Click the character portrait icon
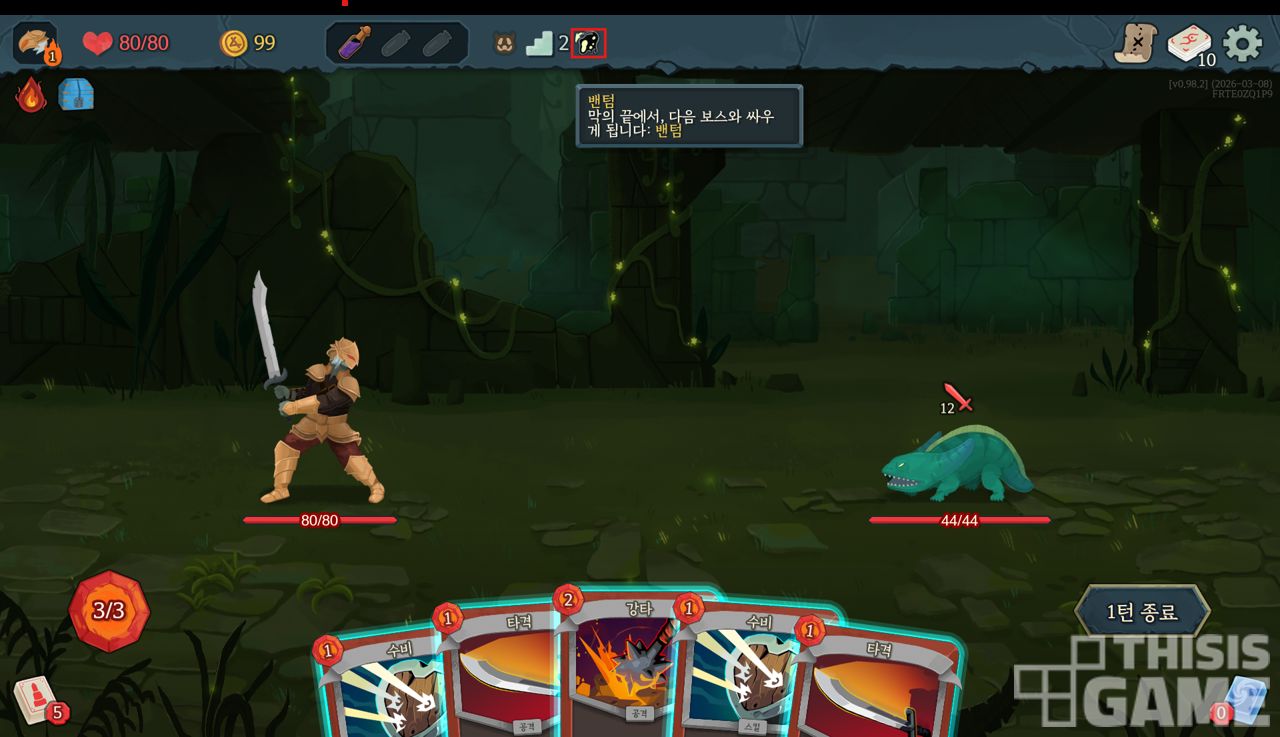Screen dimensions: 1280x737 point(35,43)
